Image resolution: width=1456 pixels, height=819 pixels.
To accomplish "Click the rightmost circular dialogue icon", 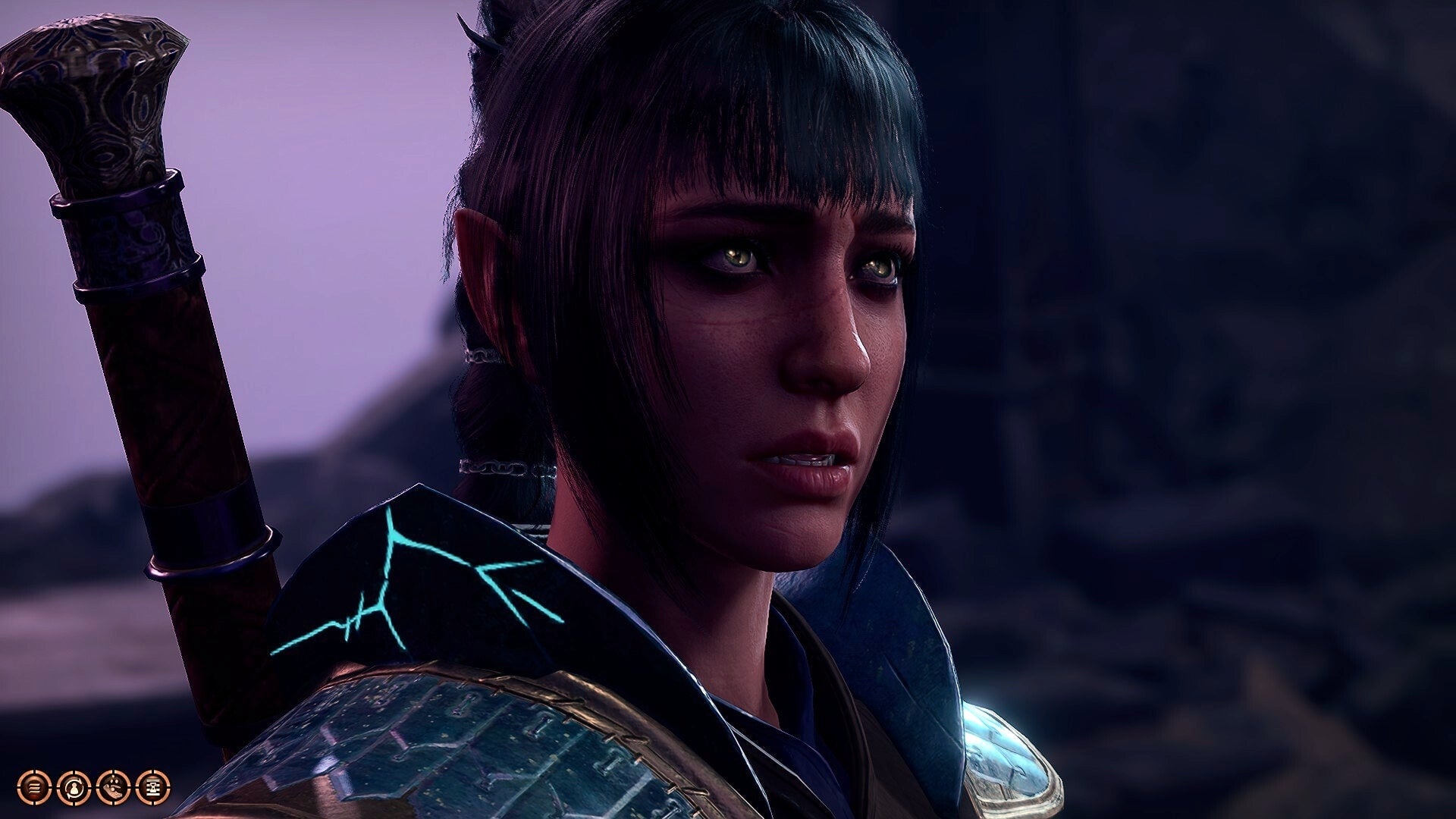I will pyautogui.click(x=152, y=787).
